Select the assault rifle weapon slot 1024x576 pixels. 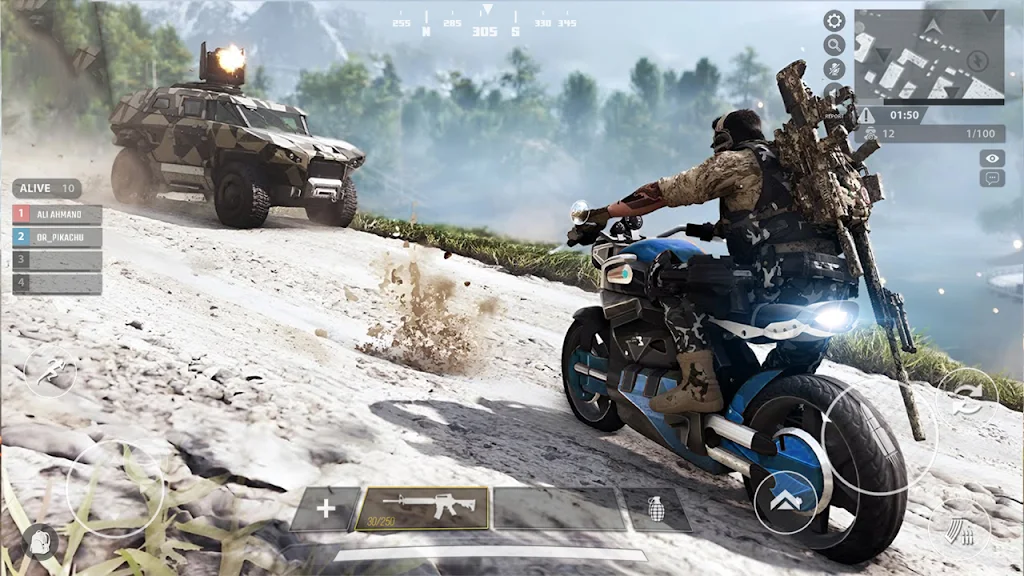423,508
